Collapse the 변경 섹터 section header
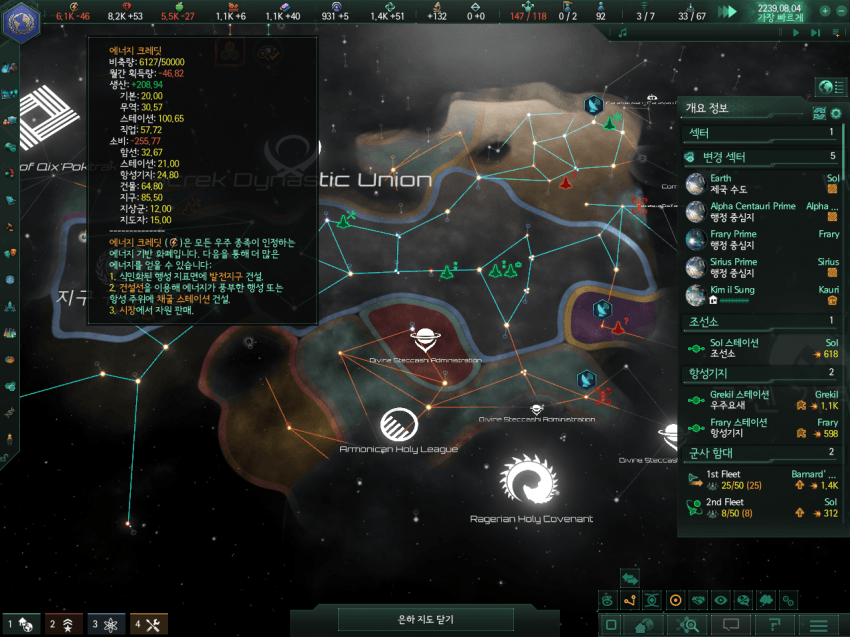This screenshot has width=850, height=637. tap(762, 157)
